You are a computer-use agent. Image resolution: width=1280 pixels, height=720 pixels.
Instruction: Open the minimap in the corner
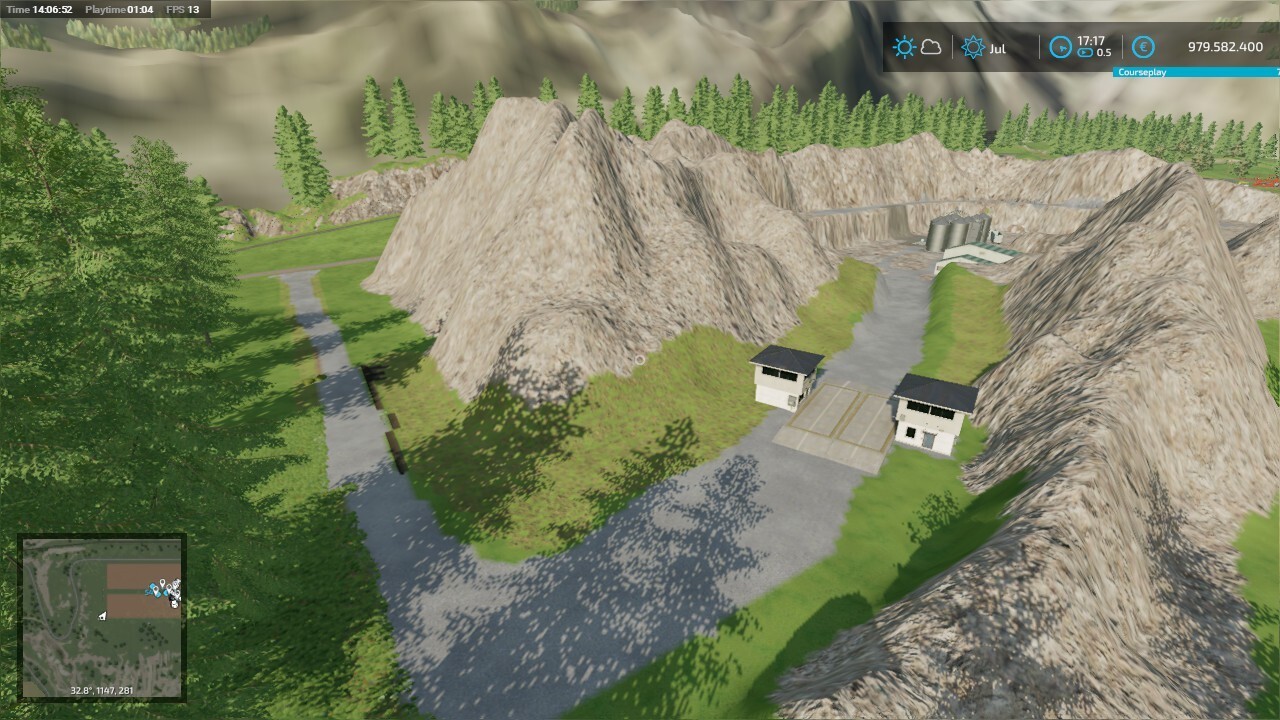(102, 617)
